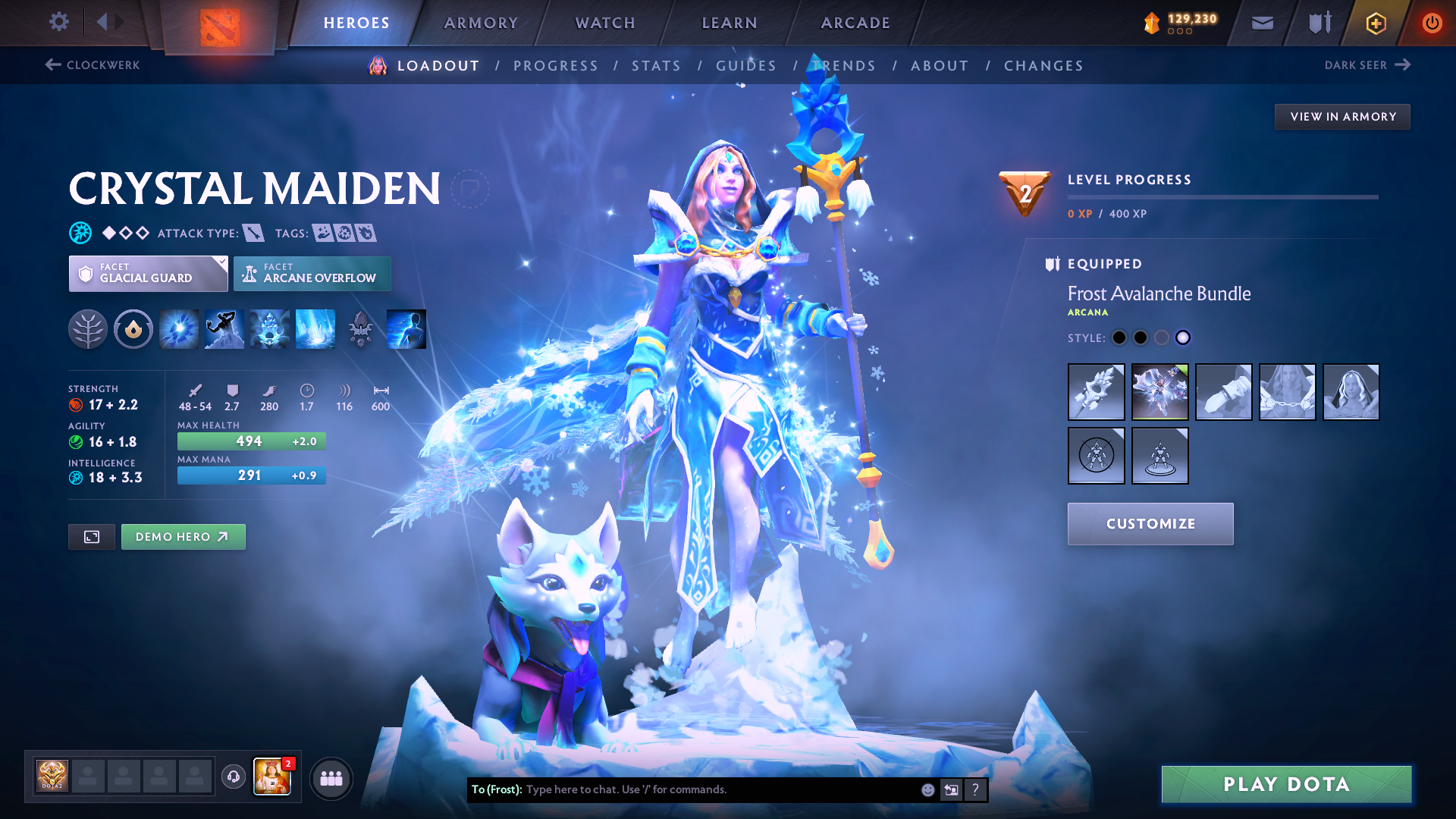Open the Customize loadout button
Viewport: 1456px width, 819px height.
[1150, 524]
